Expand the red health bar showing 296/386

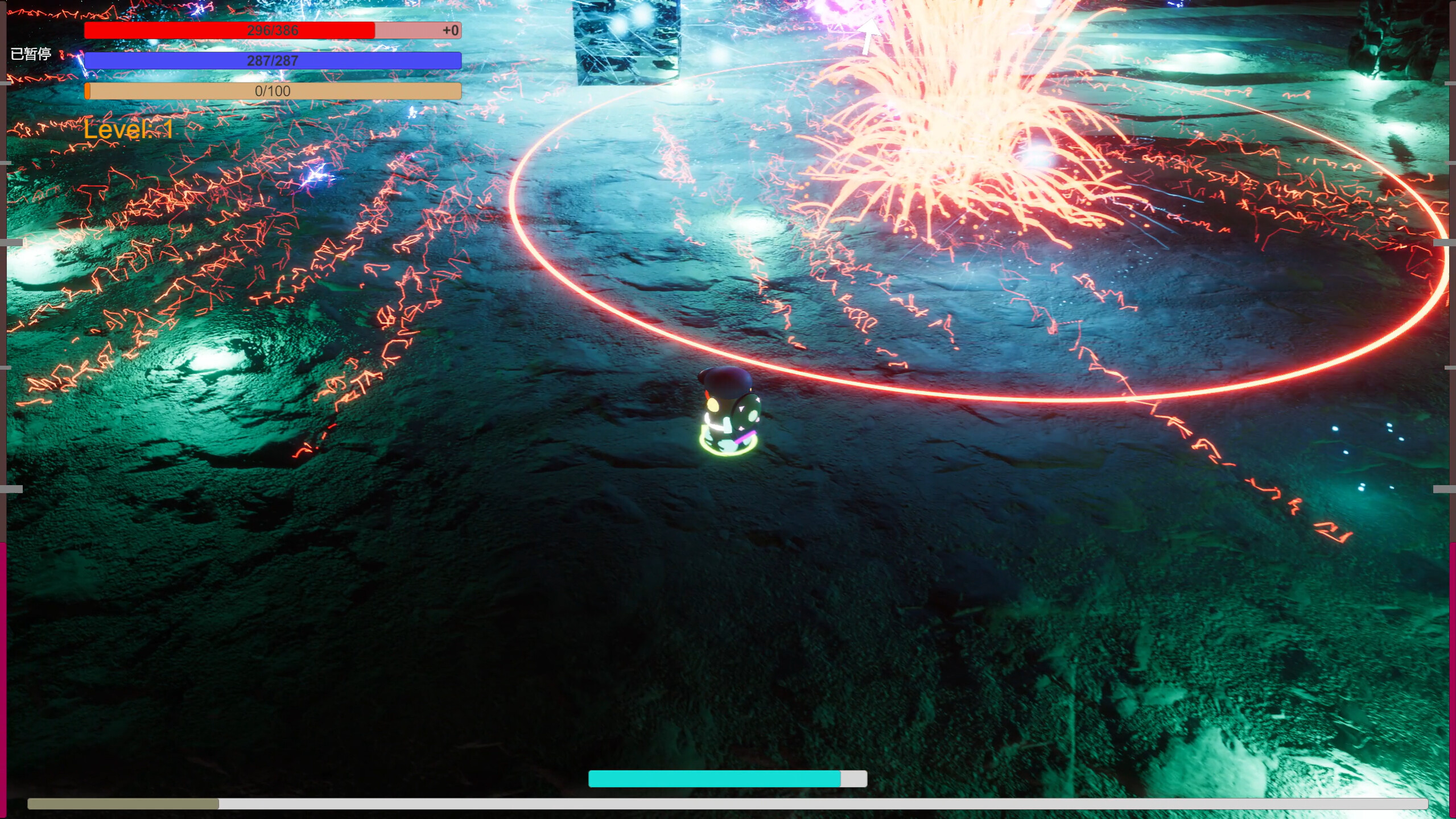pyautogui.click(x=273, y=30)
